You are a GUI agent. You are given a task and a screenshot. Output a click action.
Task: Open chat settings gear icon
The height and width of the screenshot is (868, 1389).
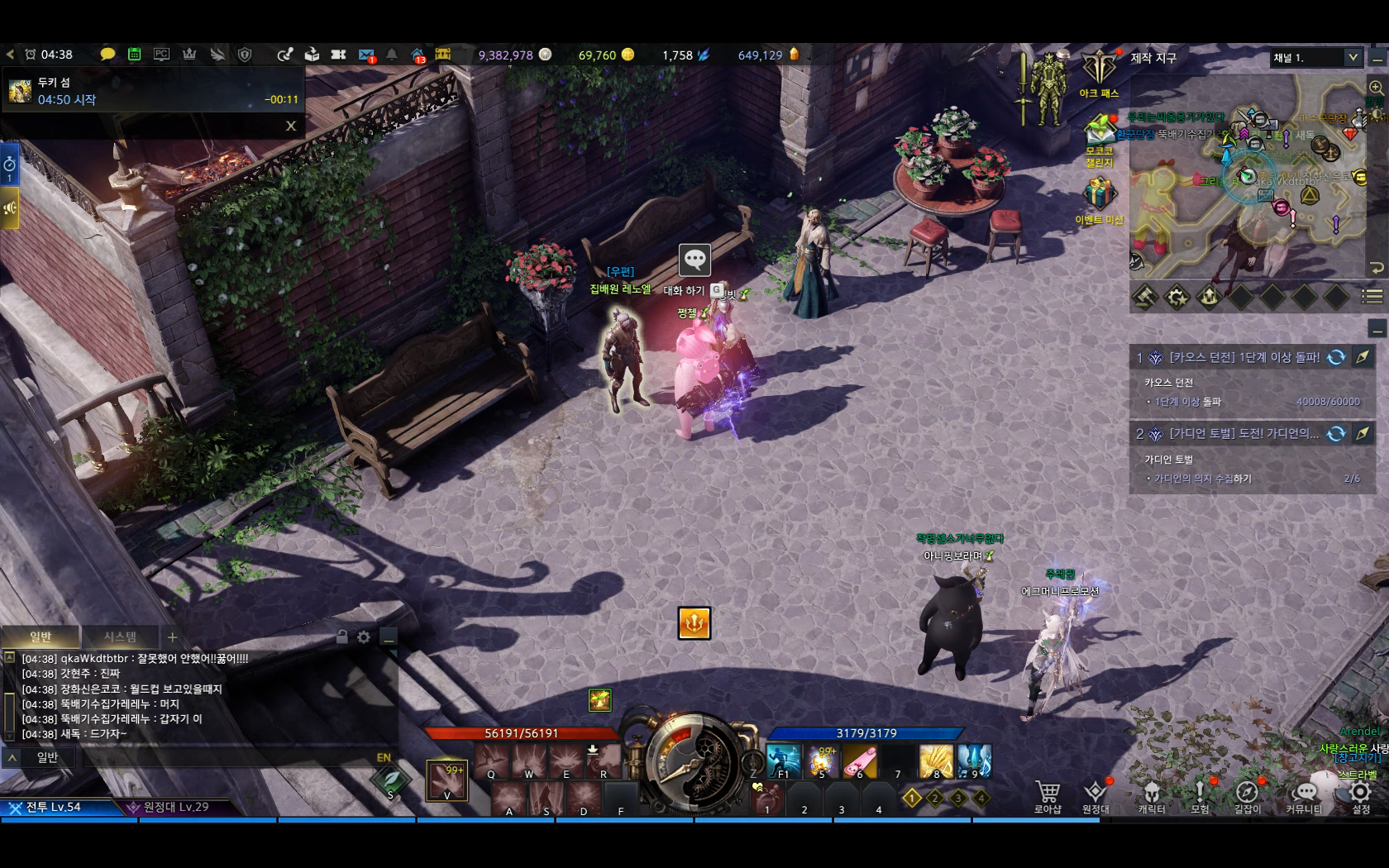(364, 637)
